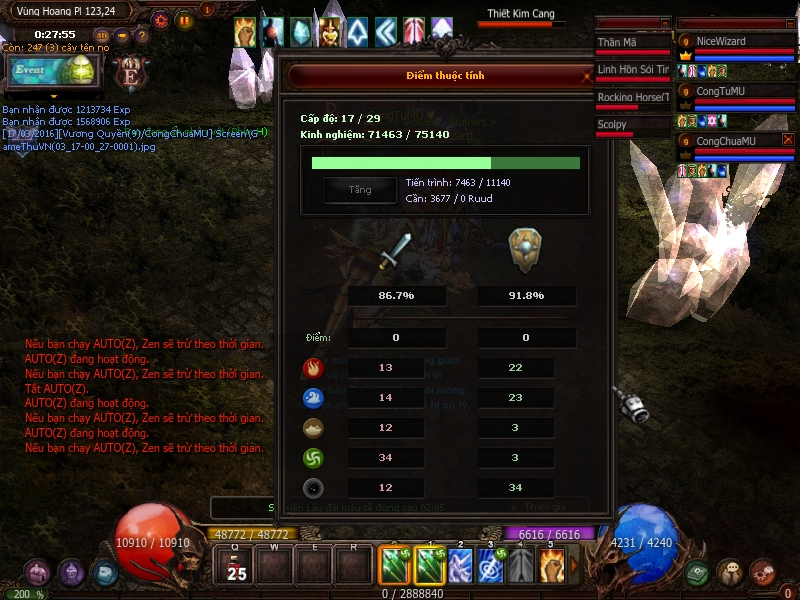Remove CongChuaMU with the X button
Image resolution: width=800 pixels, height=600 pixels.
click(788, 140)
